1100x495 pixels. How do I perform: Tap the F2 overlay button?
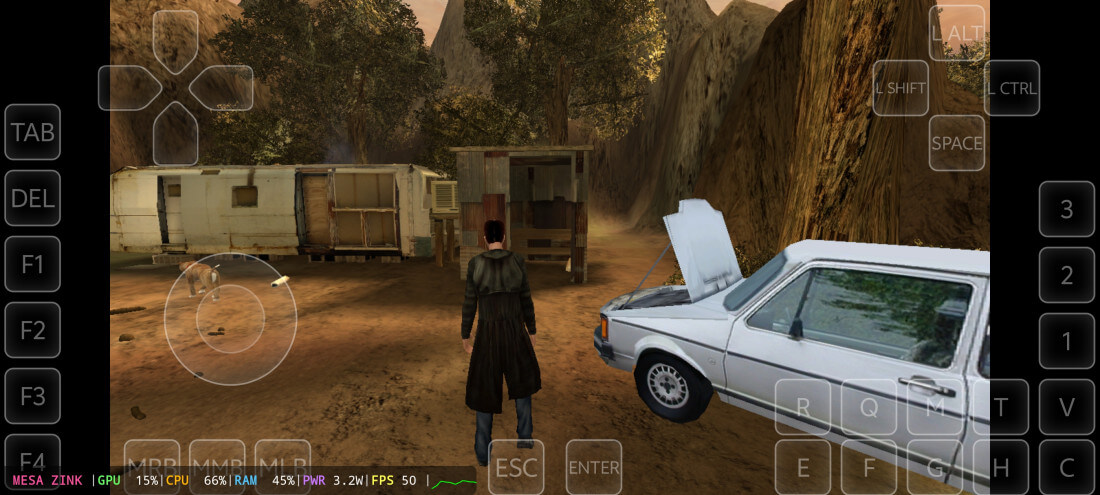(x=33, y=330)
